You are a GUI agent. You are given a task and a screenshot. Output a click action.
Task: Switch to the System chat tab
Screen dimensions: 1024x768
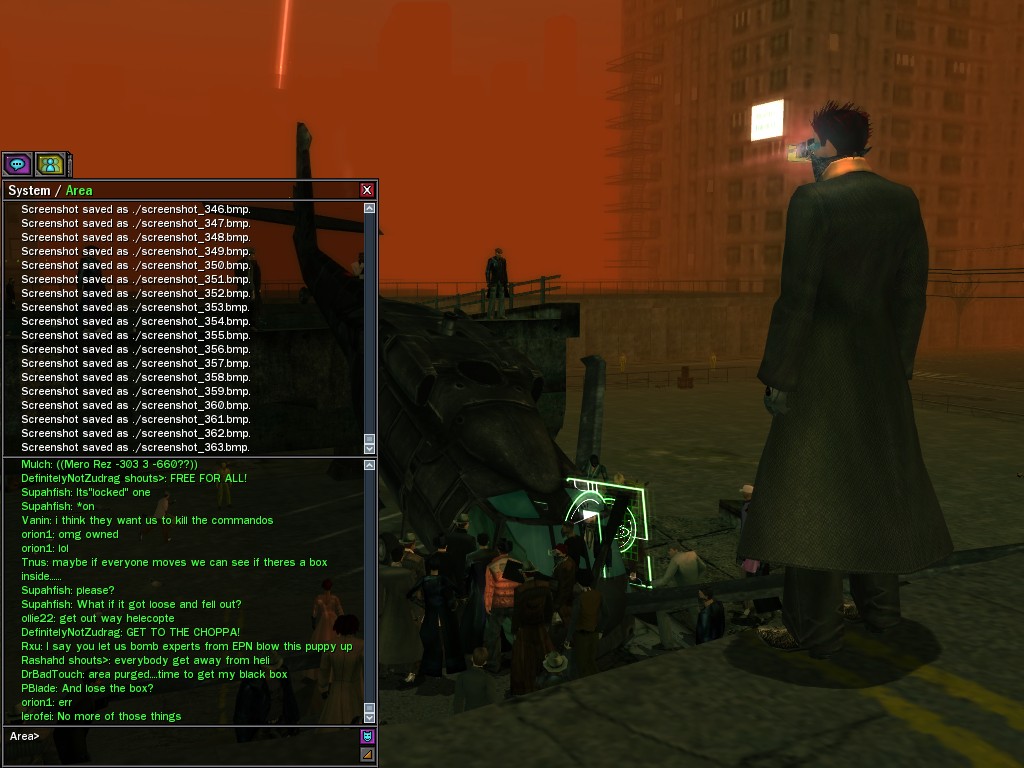(29, 190)
